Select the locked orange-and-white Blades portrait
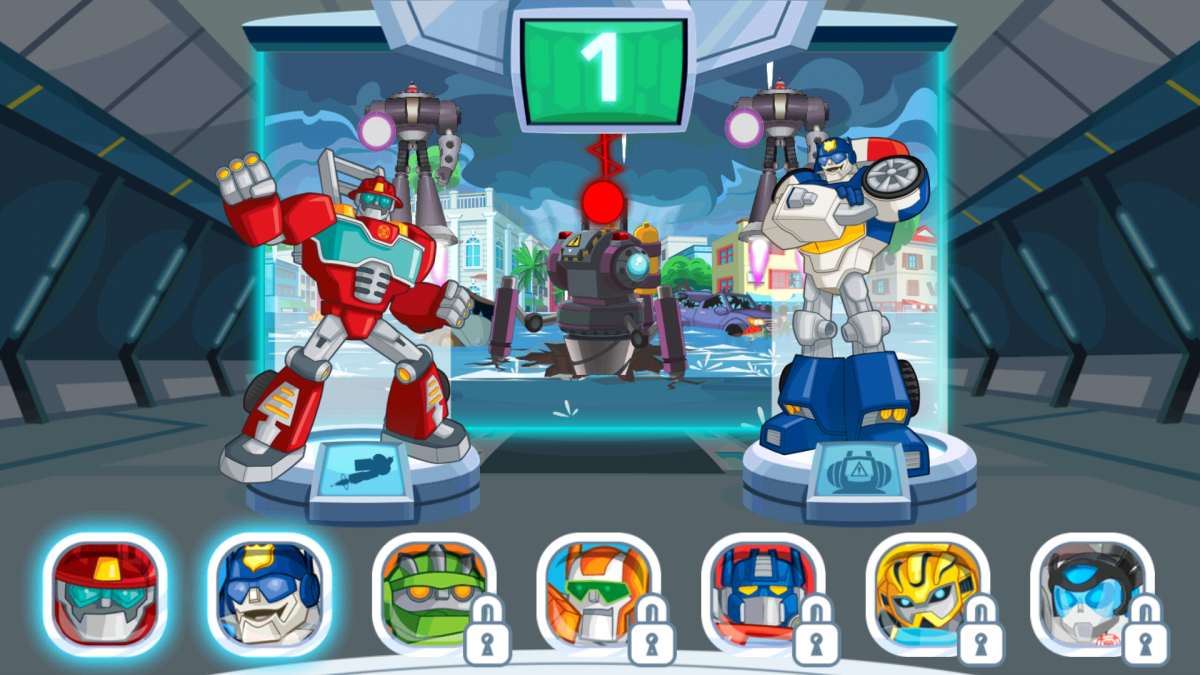Image resolution: width=1200 pixels, height=675 pixels. pyautogui.click(x=598, y=594)
